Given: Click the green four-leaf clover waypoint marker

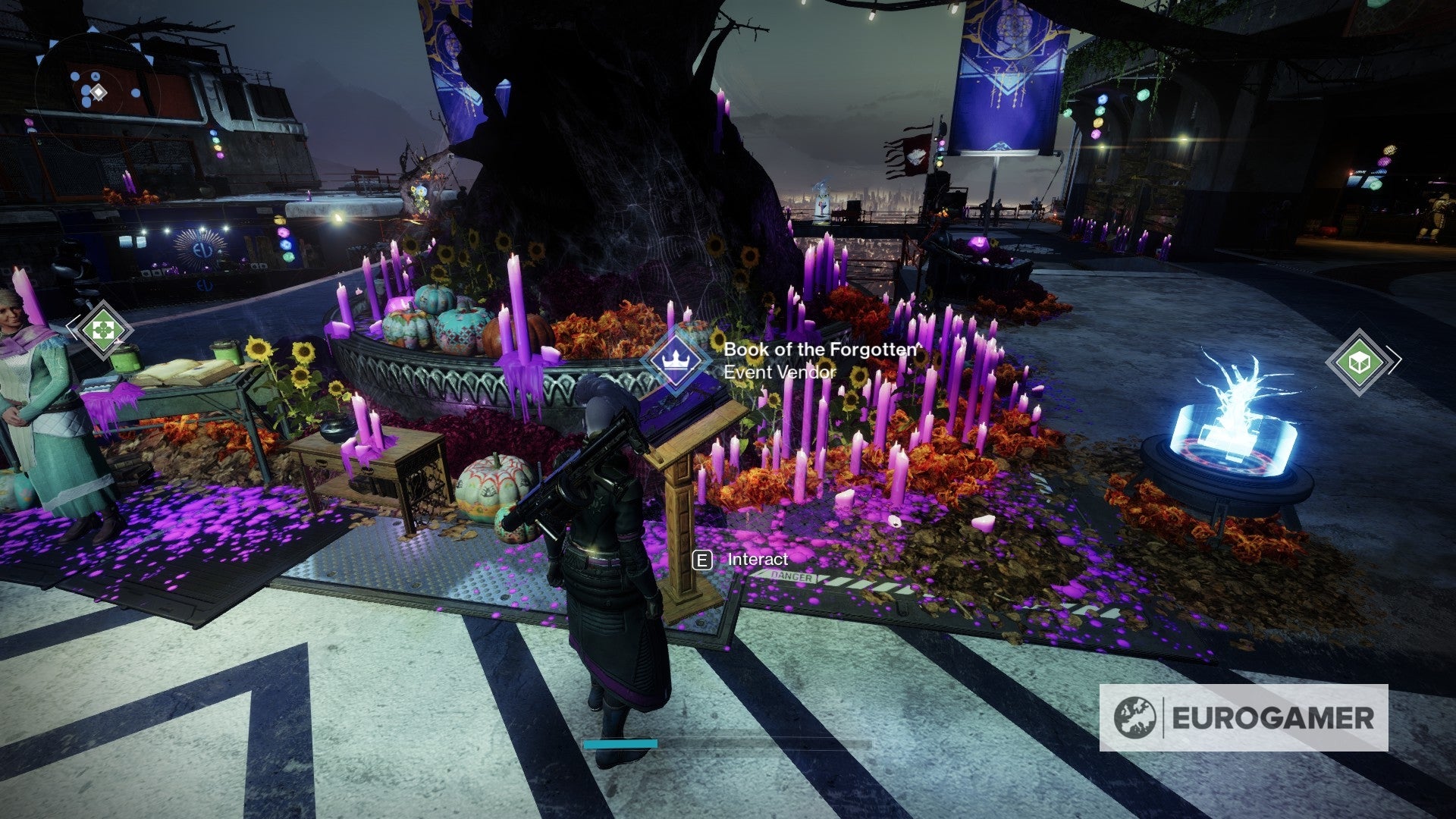Looking at the screenshot, I should (101, 330).
